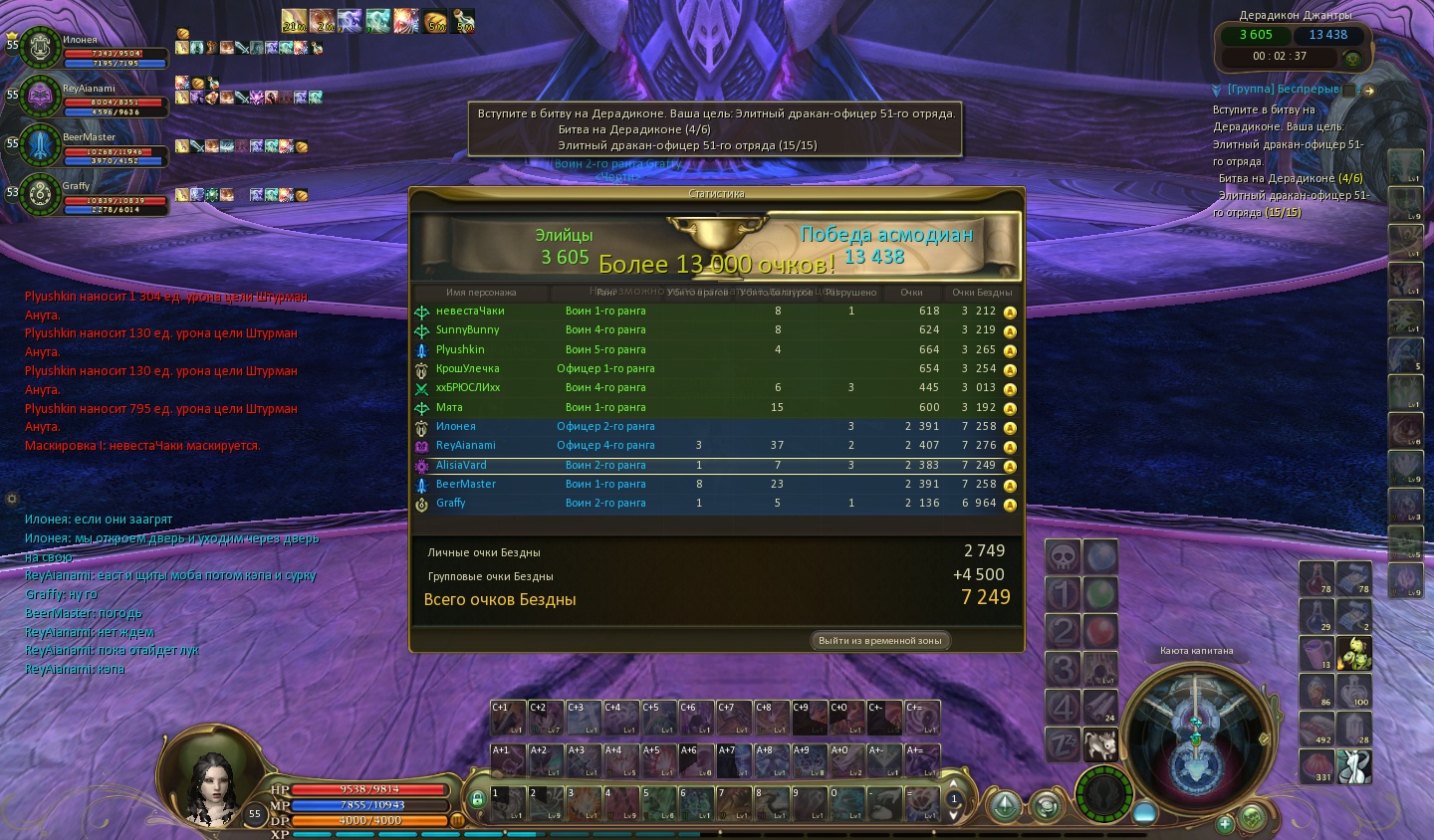
Task: Activate the skill in hotbar slot C+1
Action: coord(506,718)
